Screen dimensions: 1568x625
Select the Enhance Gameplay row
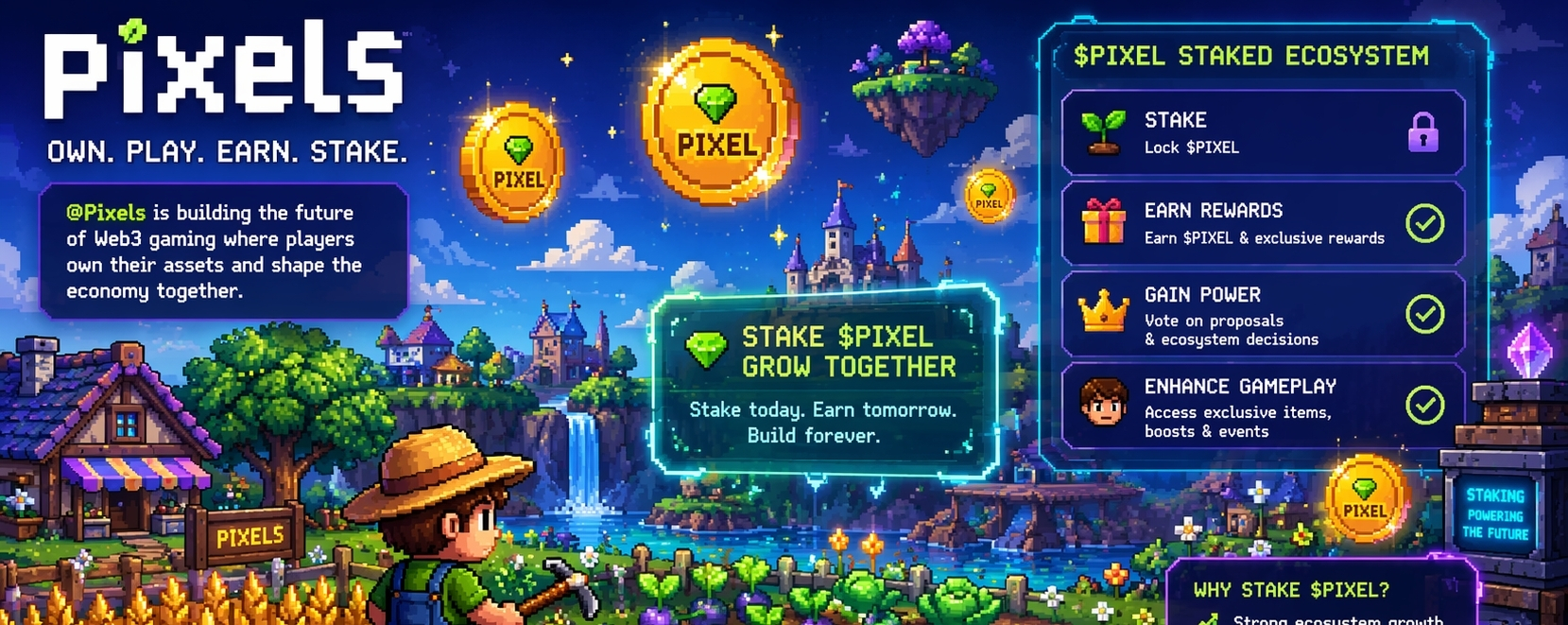pyautogui.click(x=1262, y=407)
